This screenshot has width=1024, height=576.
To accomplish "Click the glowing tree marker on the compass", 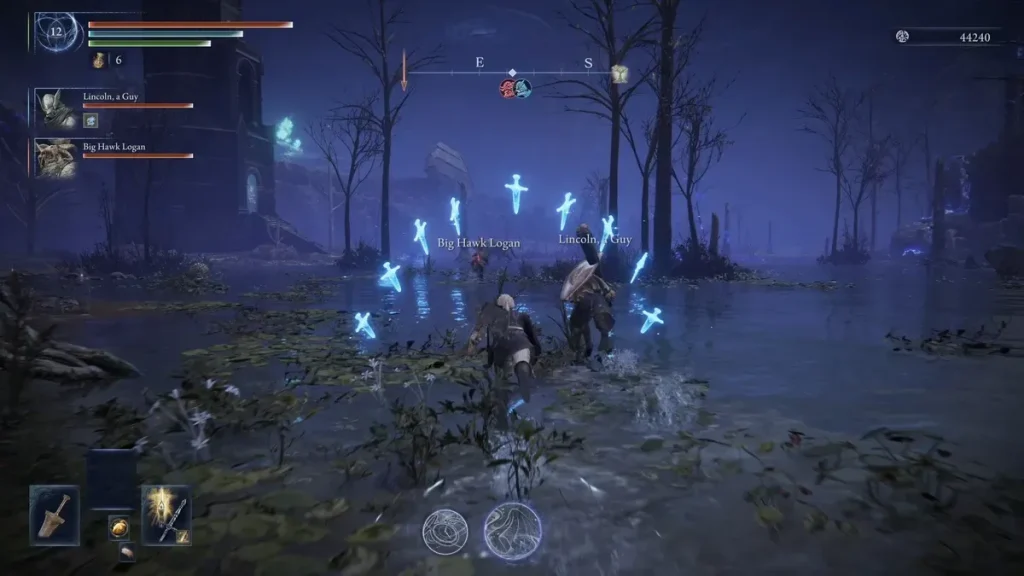I will tap(619, 74).
